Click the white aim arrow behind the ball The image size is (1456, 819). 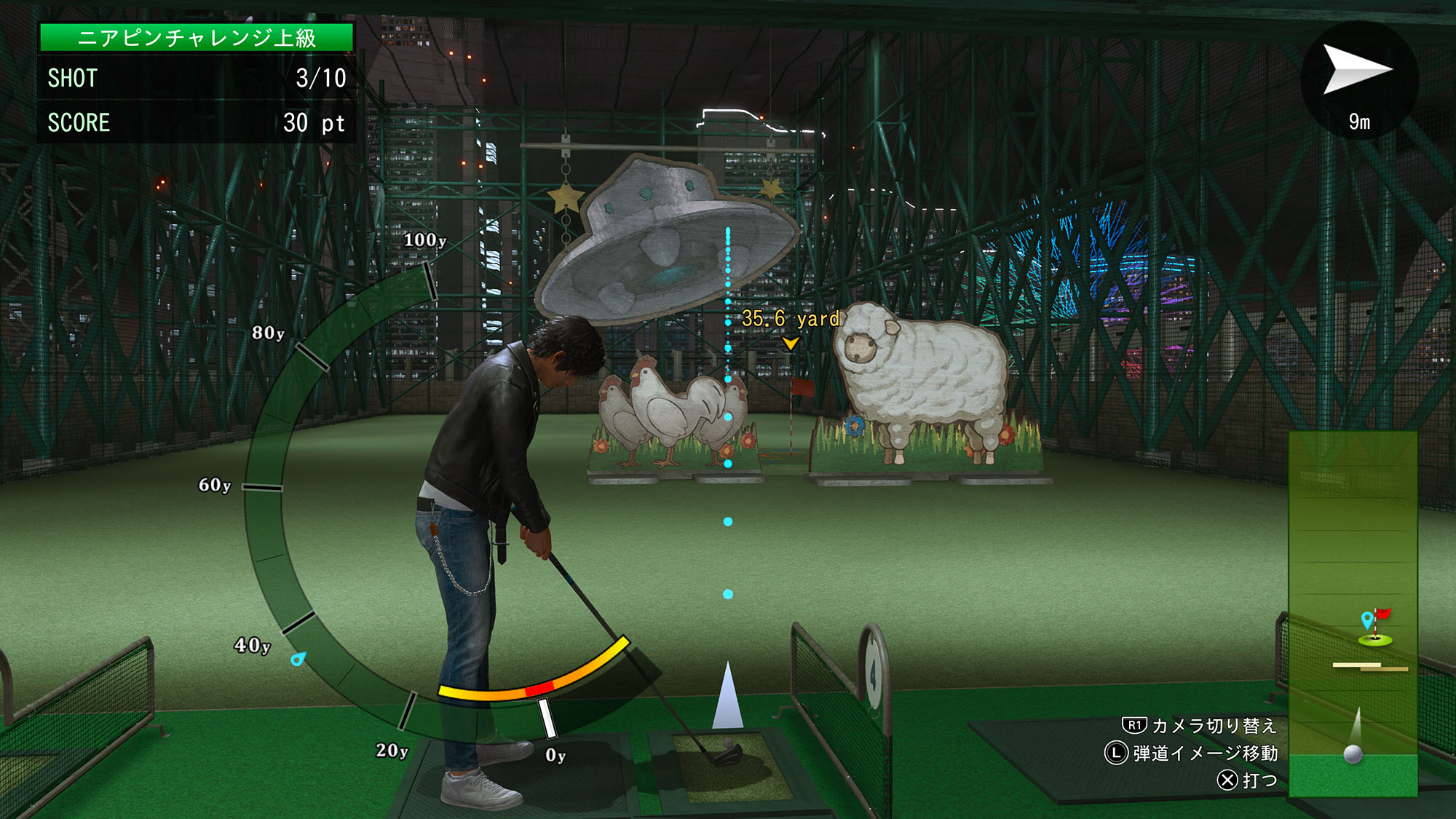(x=727, y=696)
